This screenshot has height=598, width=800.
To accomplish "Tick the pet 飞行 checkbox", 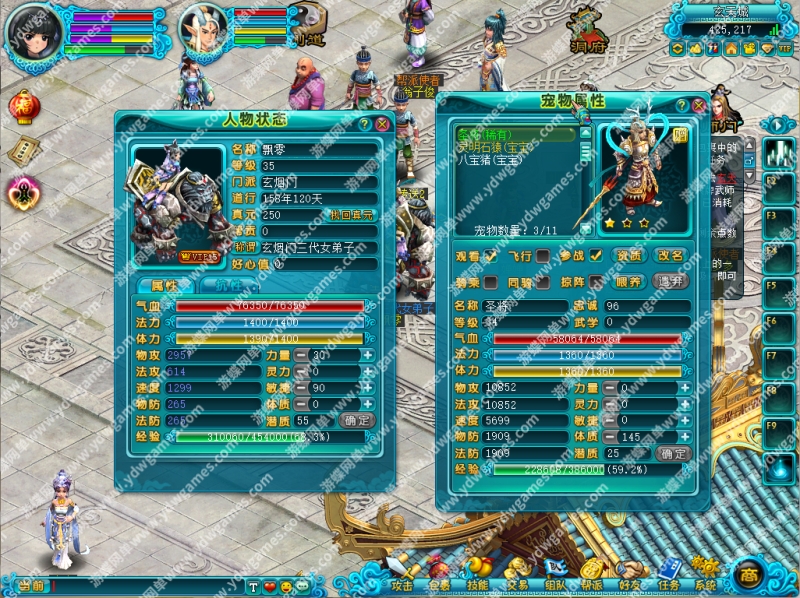I will 543,256.
